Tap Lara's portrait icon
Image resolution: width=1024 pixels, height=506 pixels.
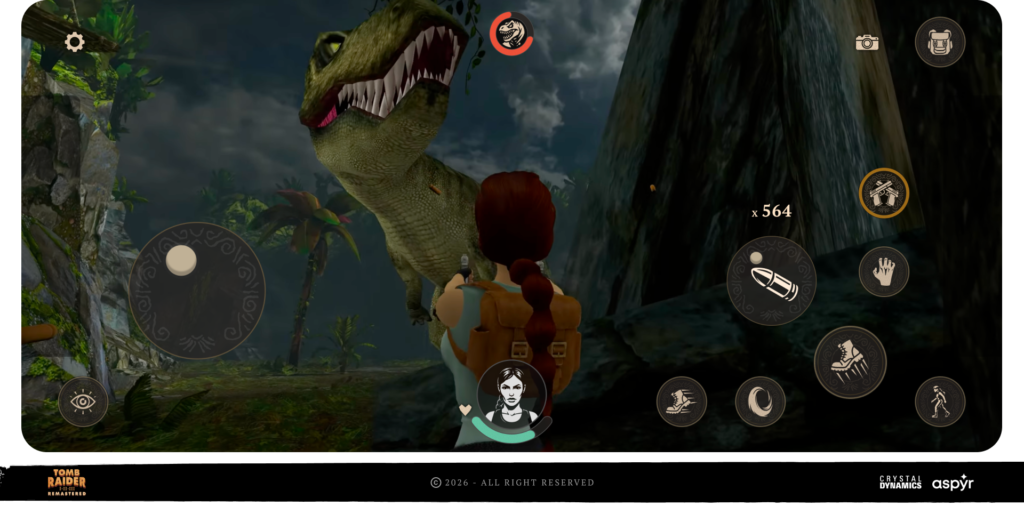pyautogui.click(x=512, y=395)
